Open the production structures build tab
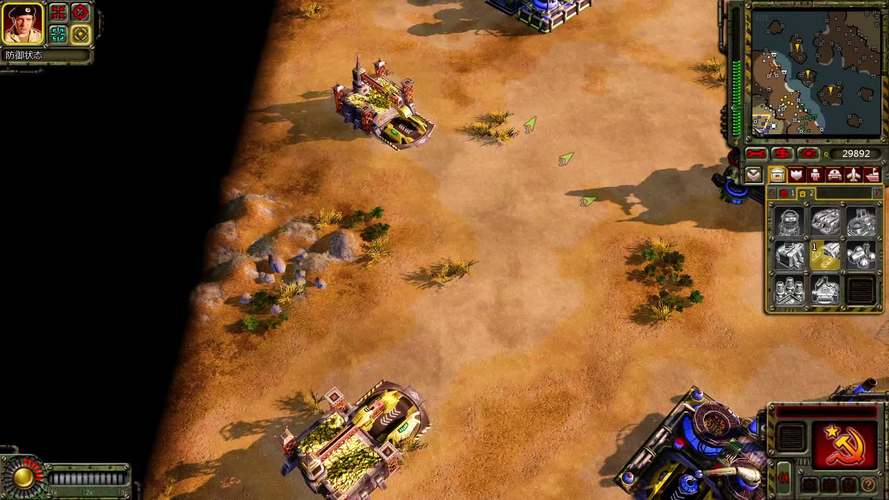The height and width of the screenshot is (500, 889). click(777, 174)
